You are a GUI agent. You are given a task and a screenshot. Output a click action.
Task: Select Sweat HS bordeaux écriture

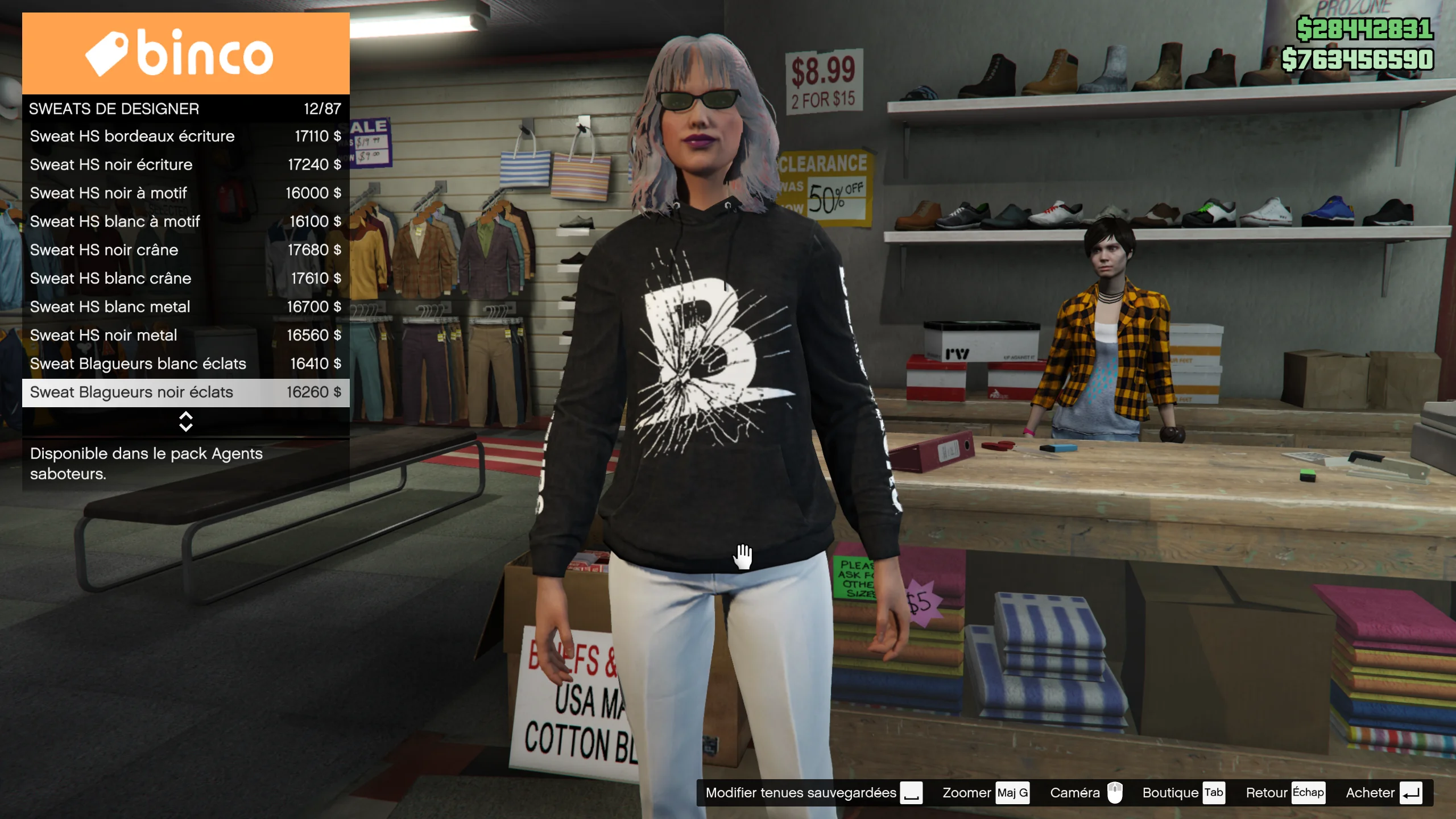point(185,136)
